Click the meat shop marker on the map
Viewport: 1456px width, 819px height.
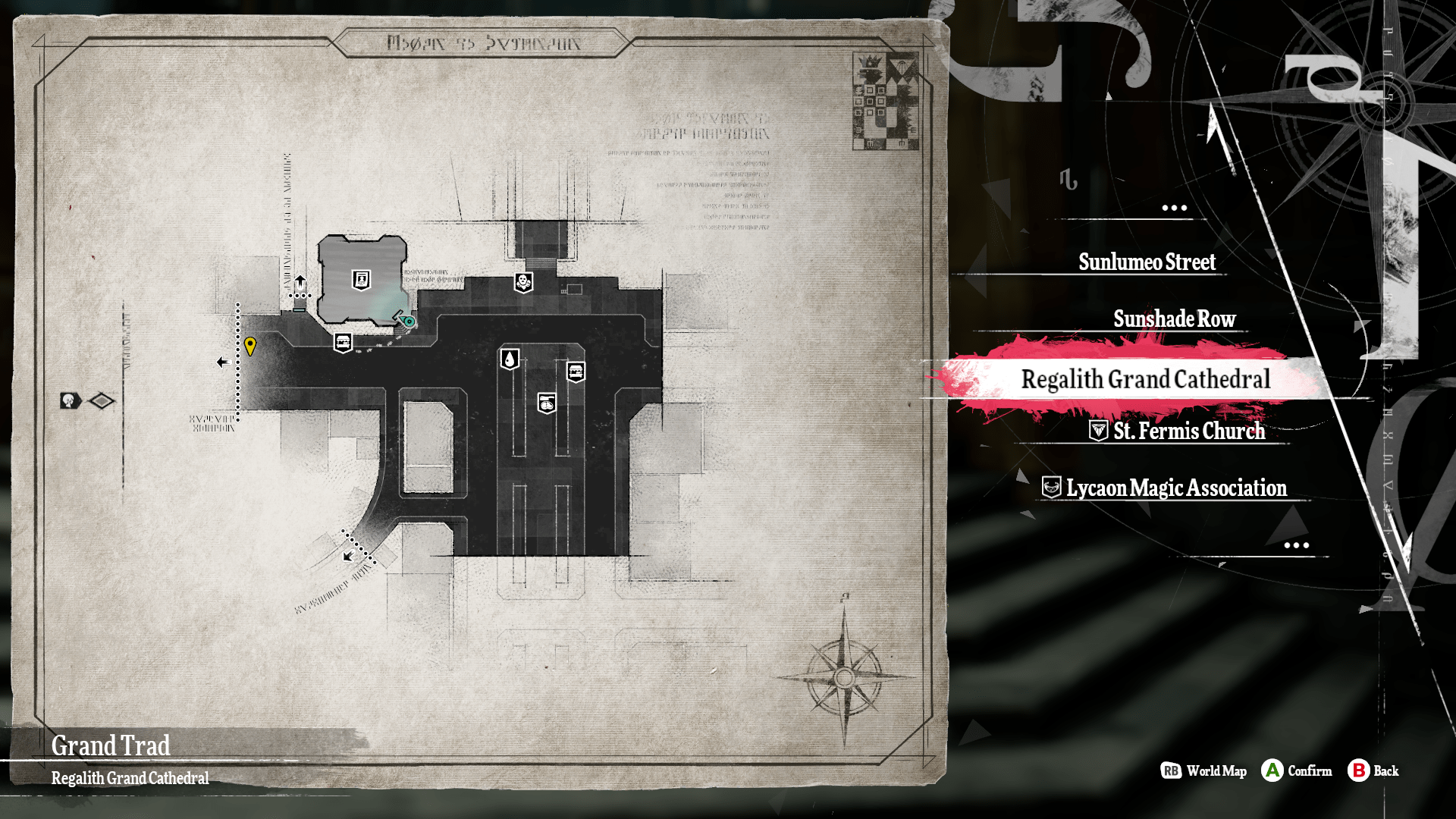point(547,403)
